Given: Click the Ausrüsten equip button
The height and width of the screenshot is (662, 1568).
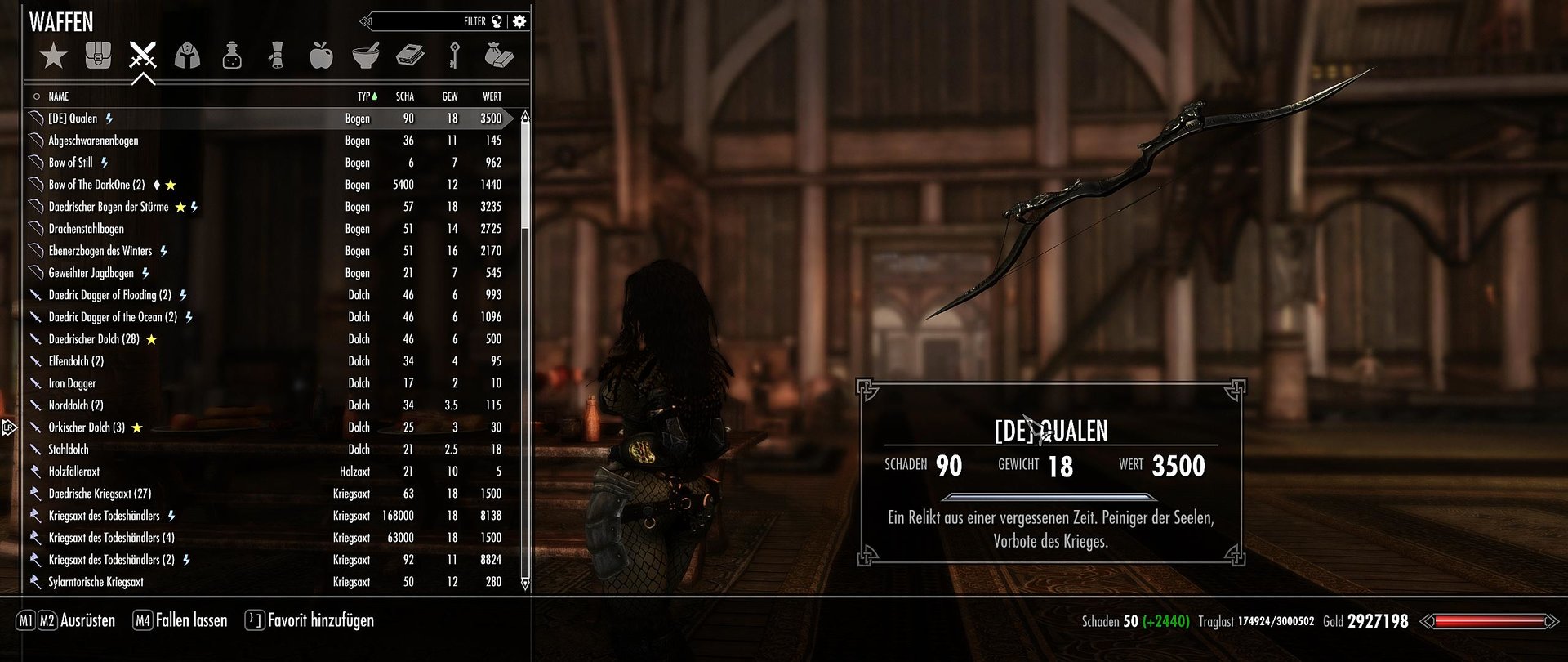Looking at the screenshot, I should click(x=87, y=620).
